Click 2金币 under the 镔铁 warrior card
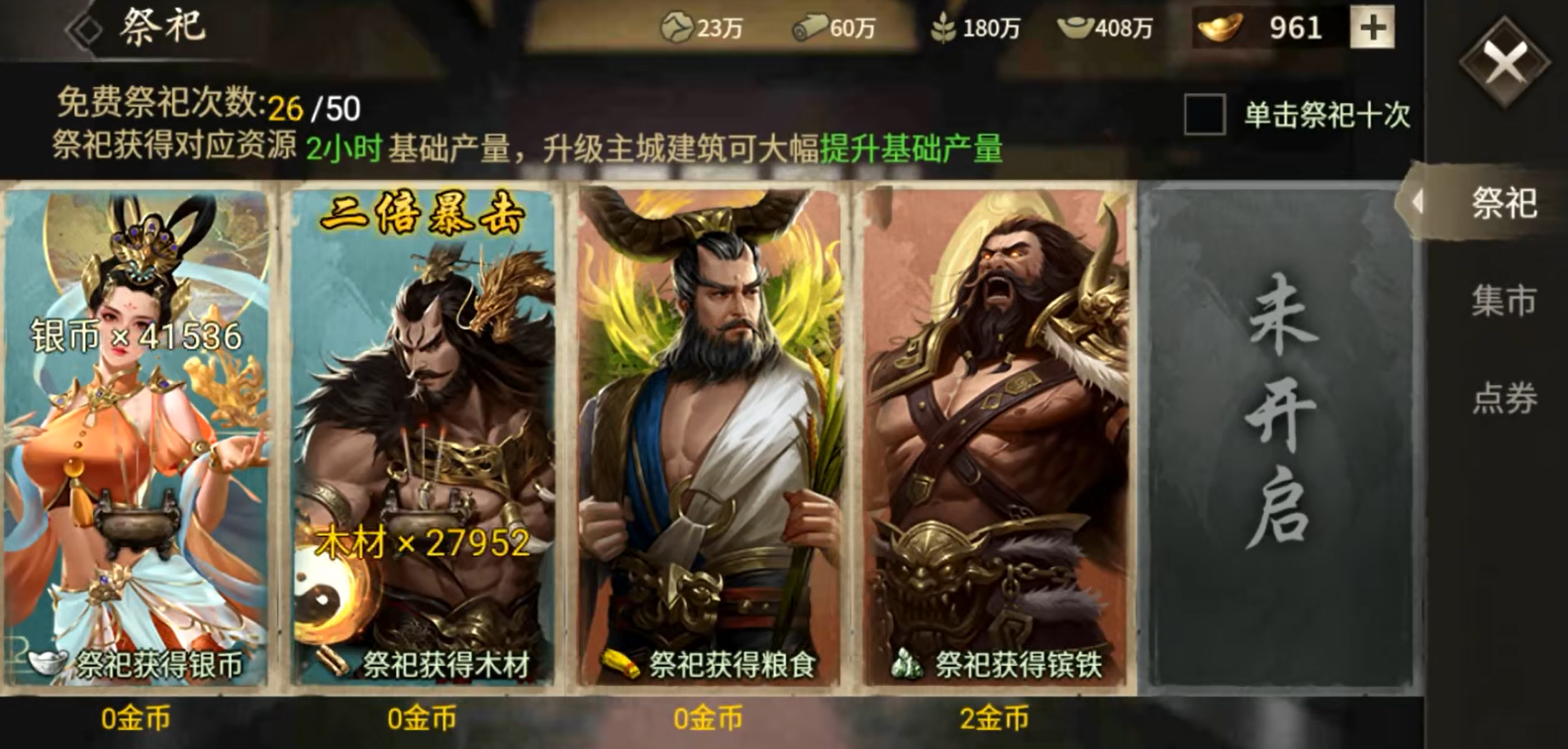This screenshot has height=749, width=1568. (993, 720)
